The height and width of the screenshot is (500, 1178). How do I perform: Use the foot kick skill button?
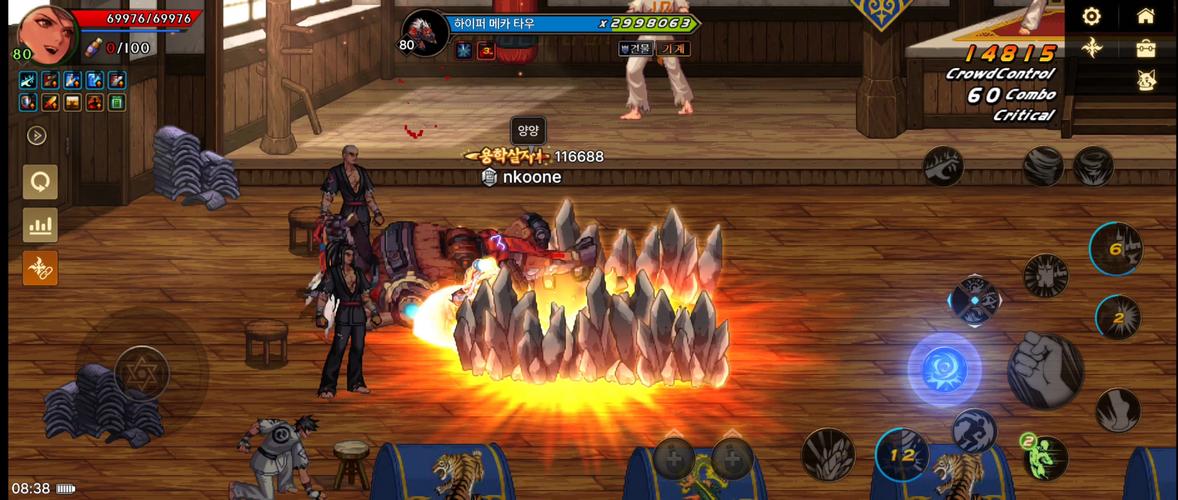pyautogui.click(x=1117, y=409)
